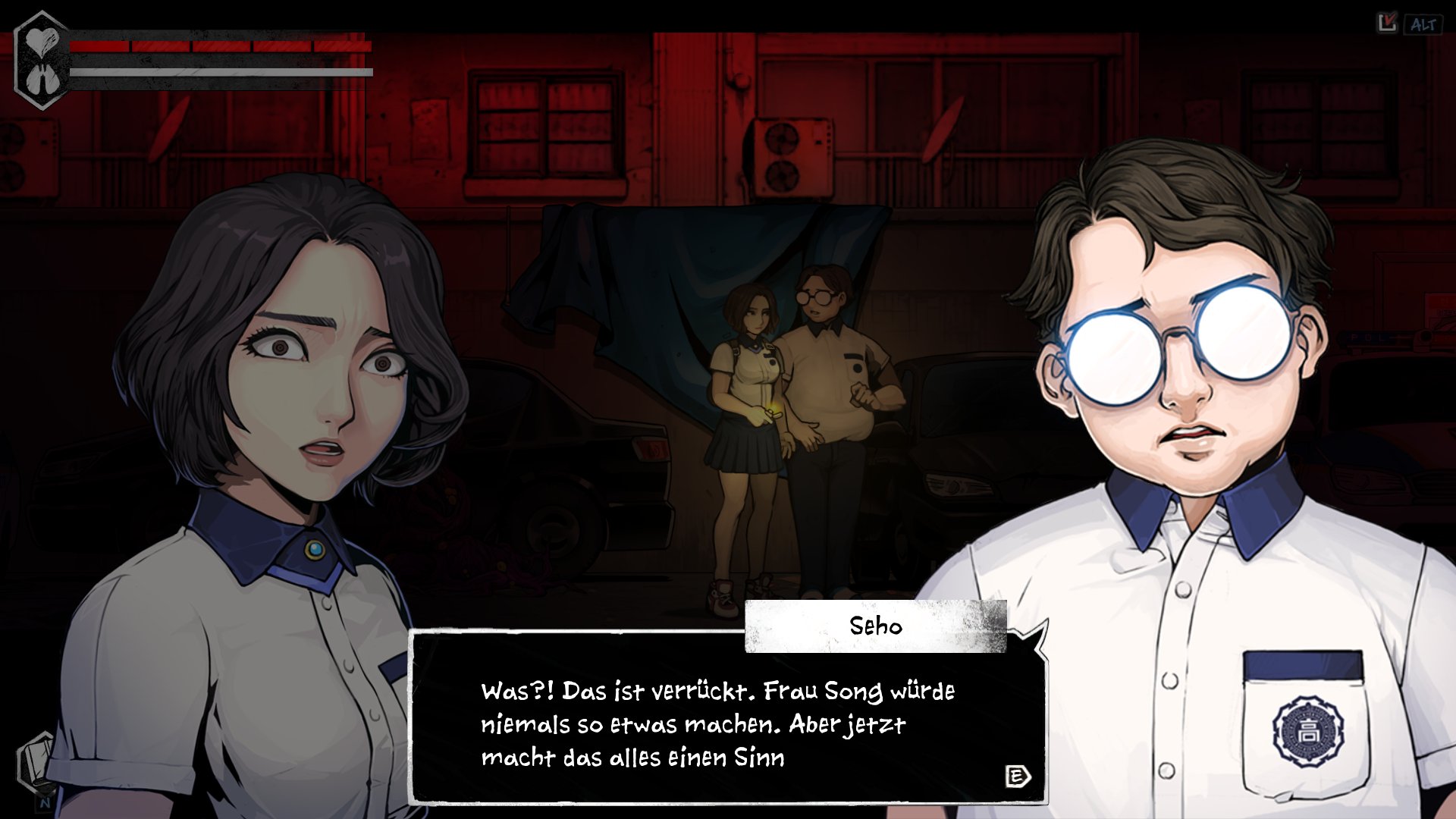Image resolution: width=1456 pixels, height=819 pixels.
Task: Advance Seho's dialogue text box
Action: [1017, 776]
